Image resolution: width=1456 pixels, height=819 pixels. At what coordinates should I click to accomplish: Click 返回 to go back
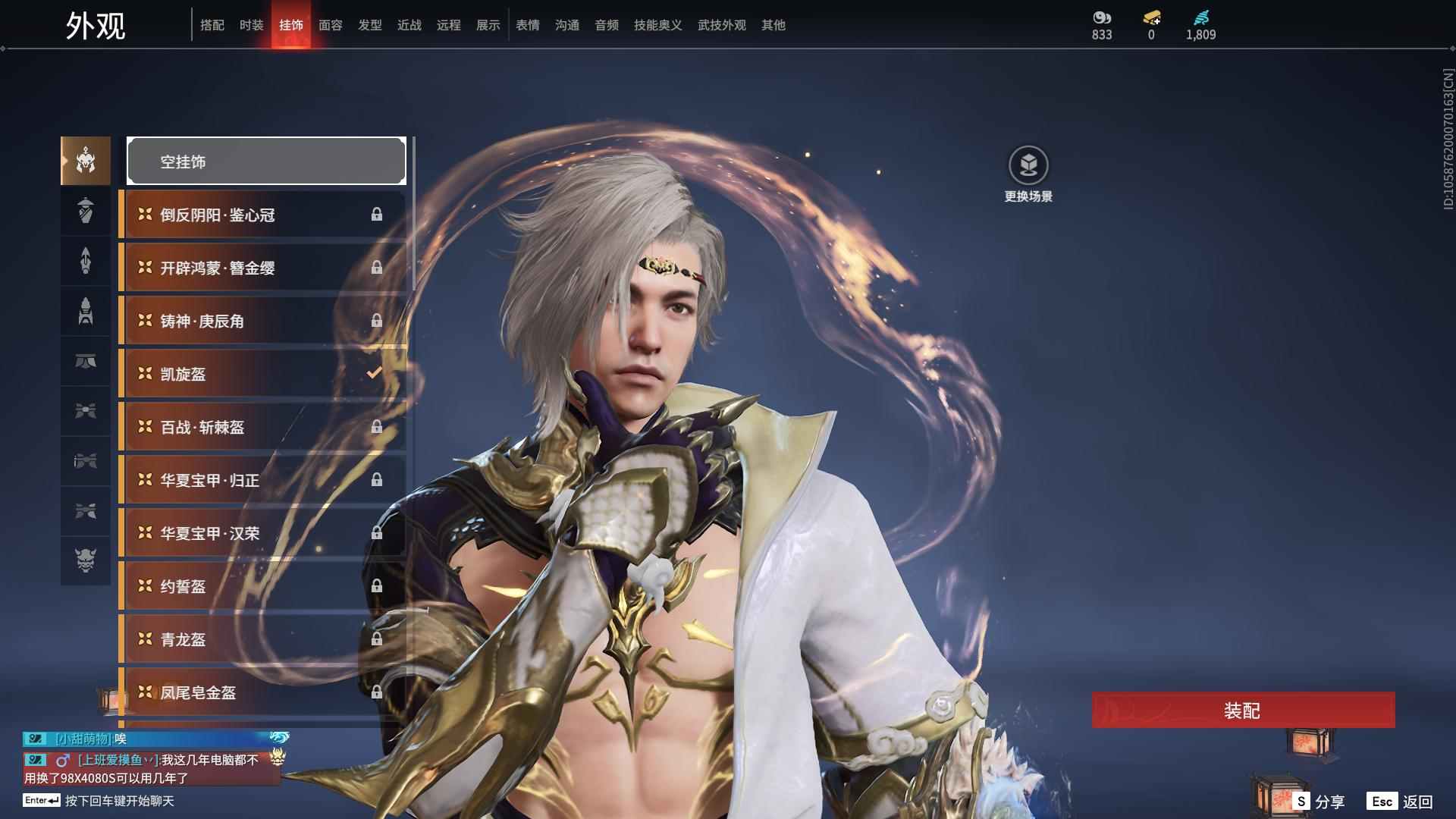click(x=1401, y=802)
